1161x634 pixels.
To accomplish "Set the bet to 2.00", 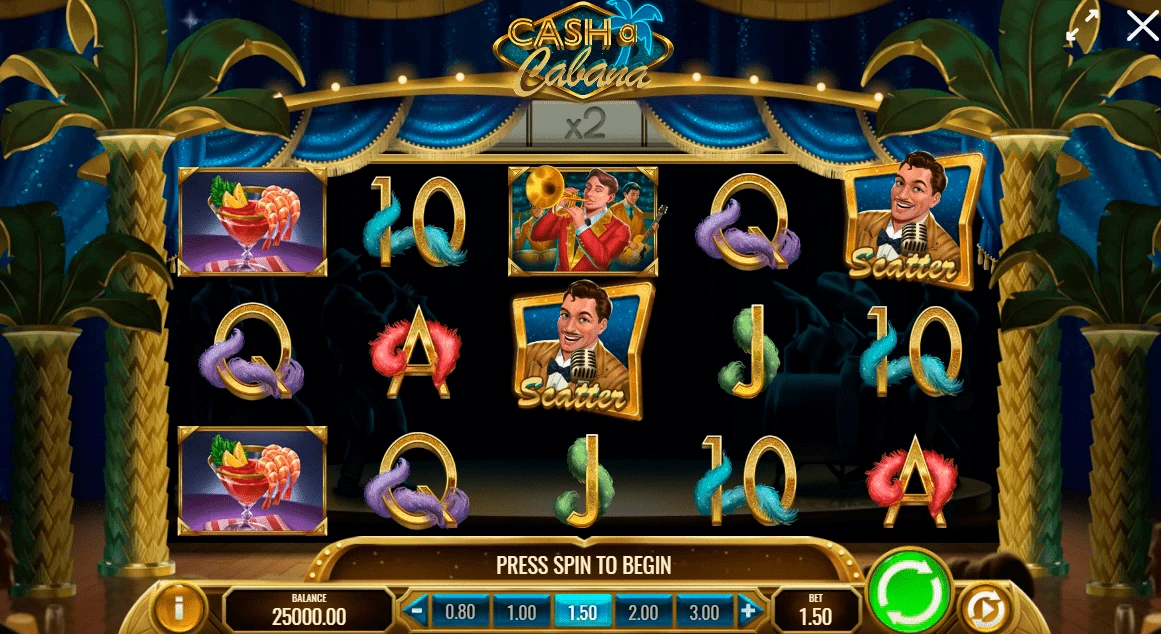I will point(645,611).
